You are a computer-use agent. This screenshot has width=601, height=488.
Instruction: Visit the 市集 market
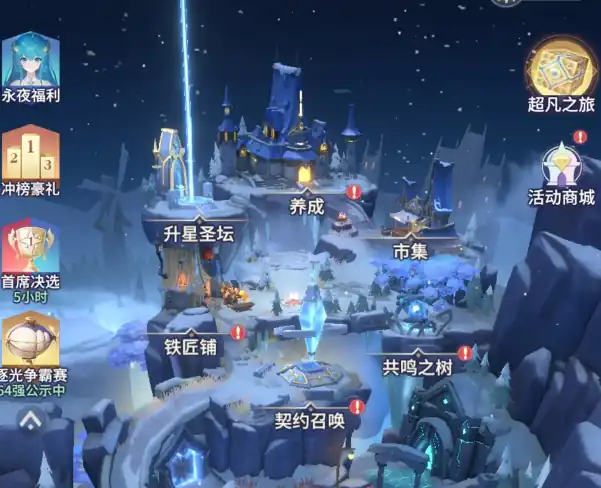pos(410,250)
